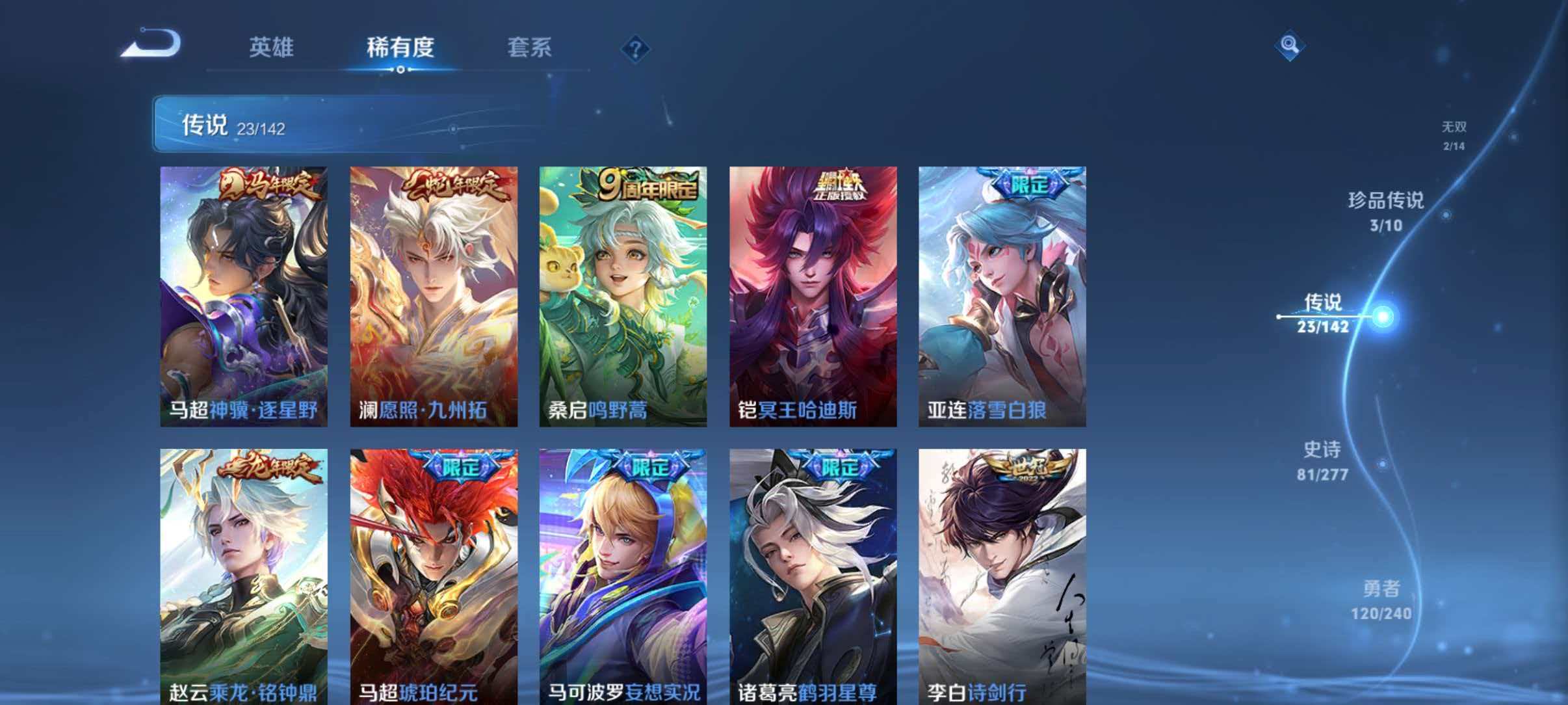The height and width of the screenshot is (705, 1568).
Task: Select the 稀有度 tab
Action: pyautogui.click(x=401, y=47)
